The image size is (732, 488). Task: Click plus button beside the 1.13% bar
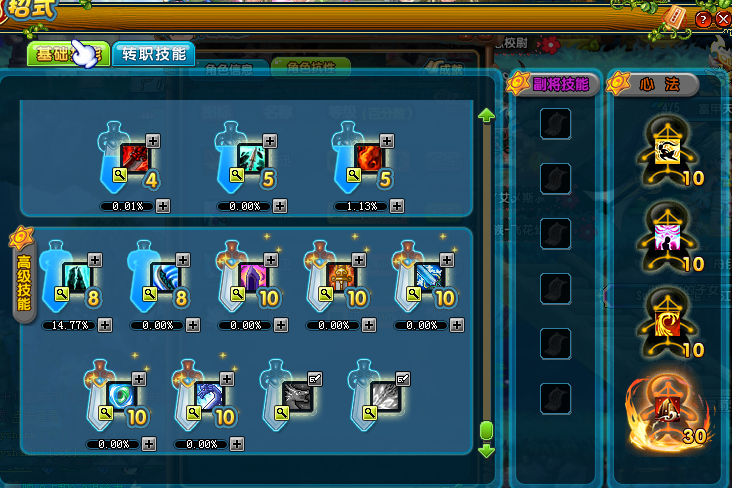[x=397, y=206]
